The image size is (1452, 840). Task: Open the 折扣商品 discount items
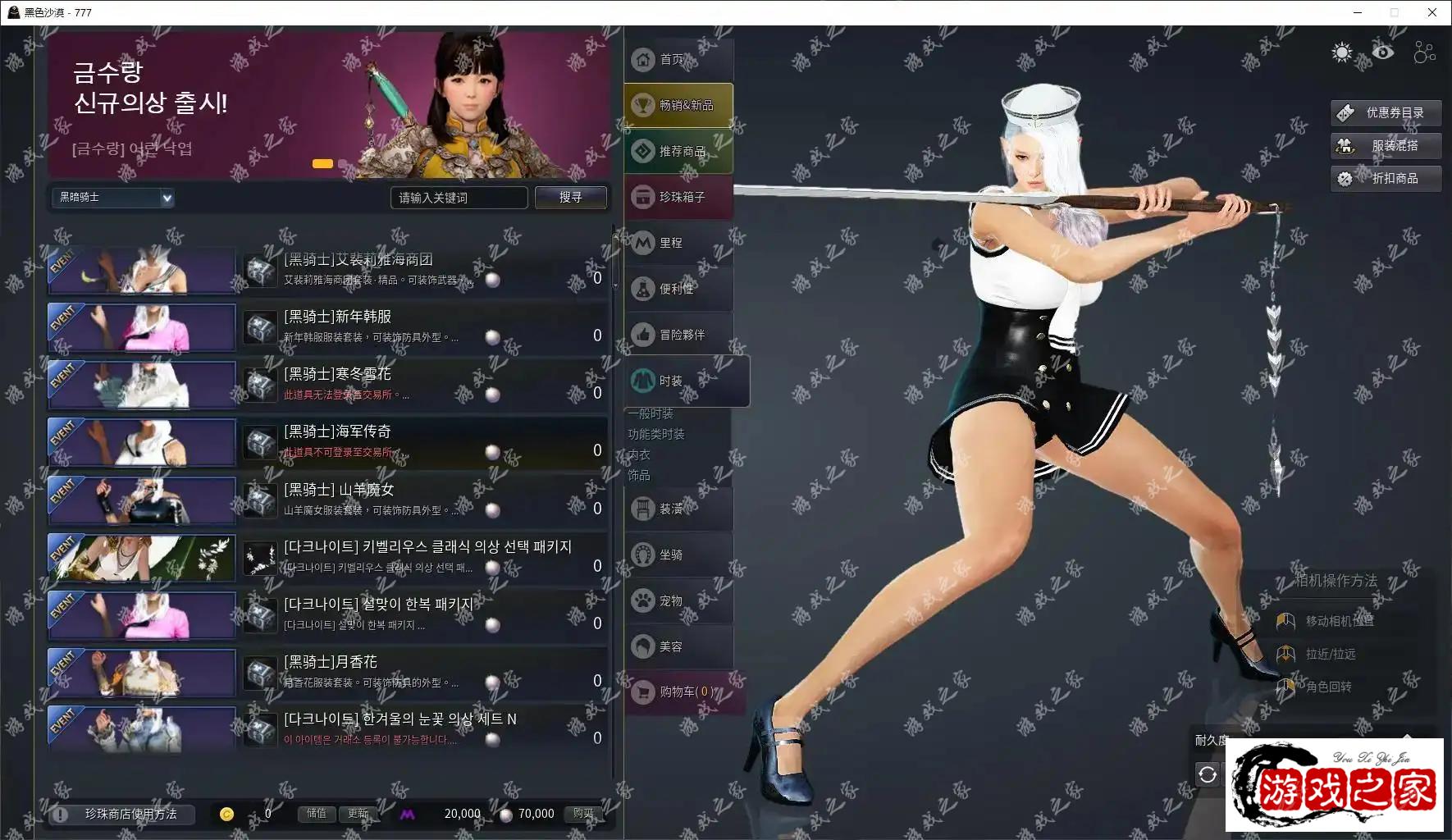1385,179
